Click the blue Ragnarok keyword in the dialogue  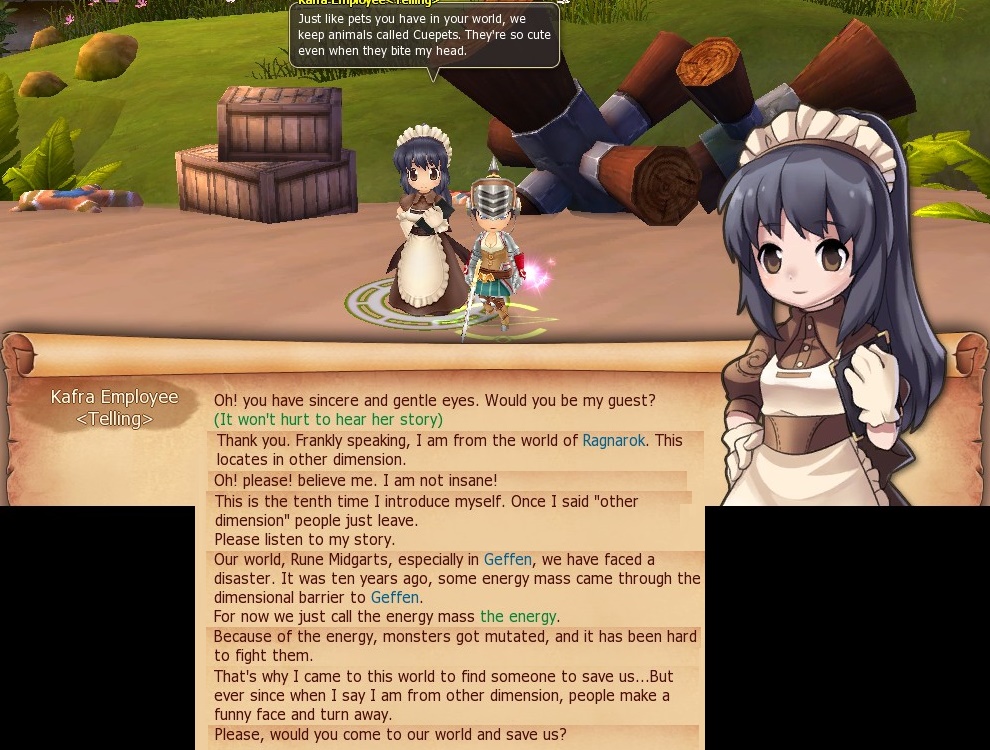click(614, 441)
